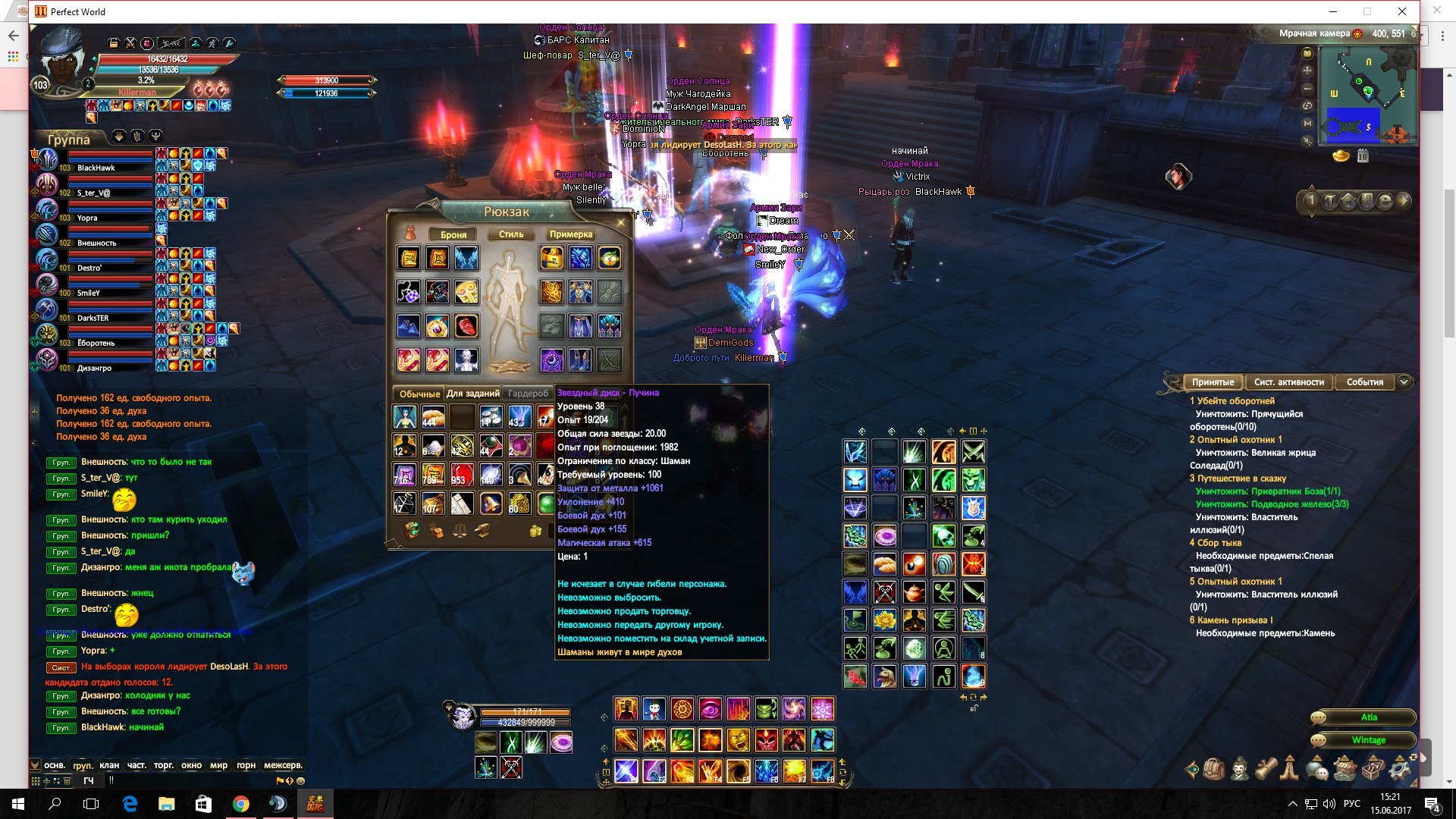Select party member Дизангро in group list
Viewport: 1456px width, 819px height.
[94, 368]
